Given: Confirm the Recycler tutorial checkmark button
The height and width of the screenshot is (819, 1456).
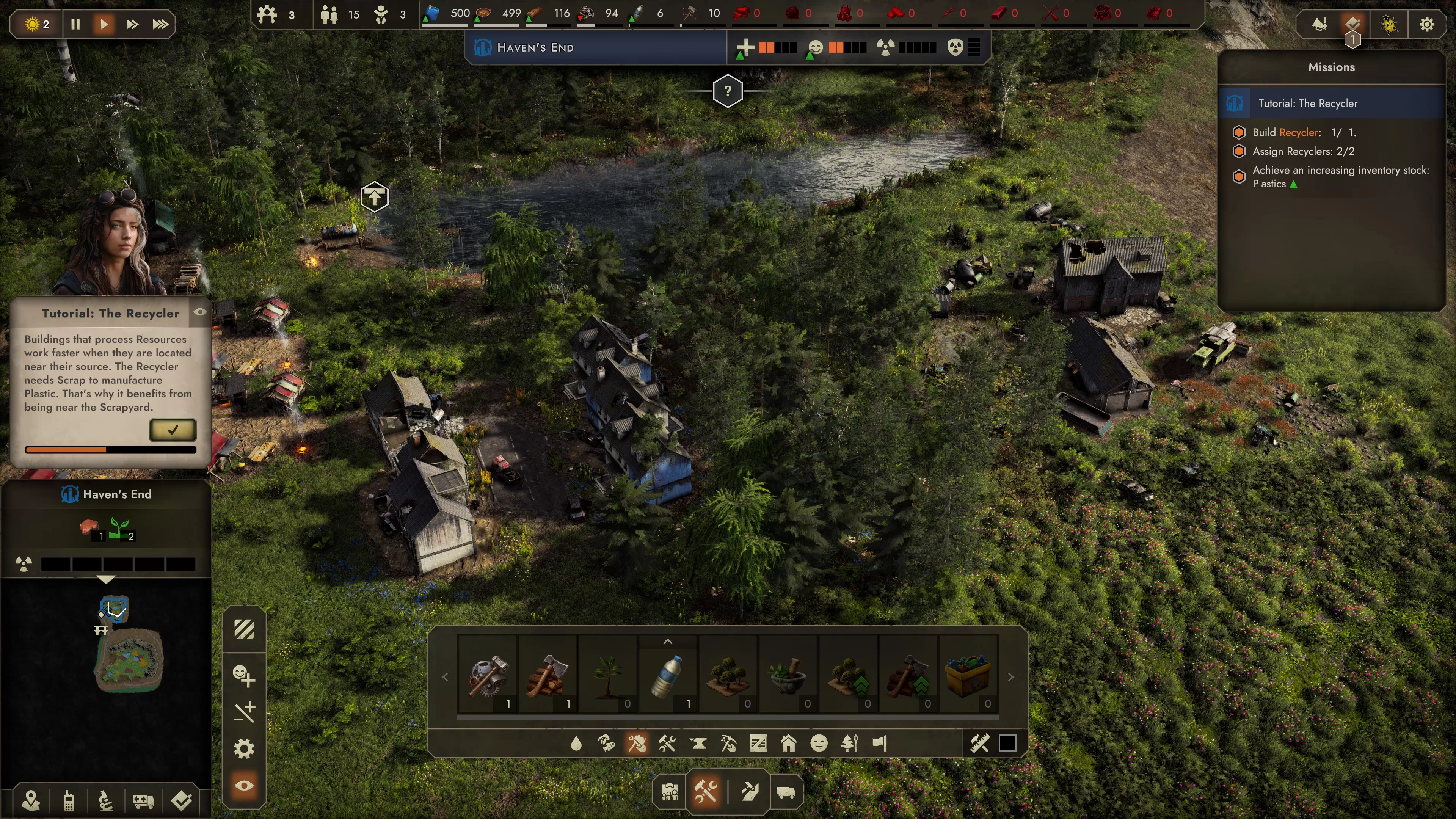Looking at the screenshot, I should [x=173, y=430].
